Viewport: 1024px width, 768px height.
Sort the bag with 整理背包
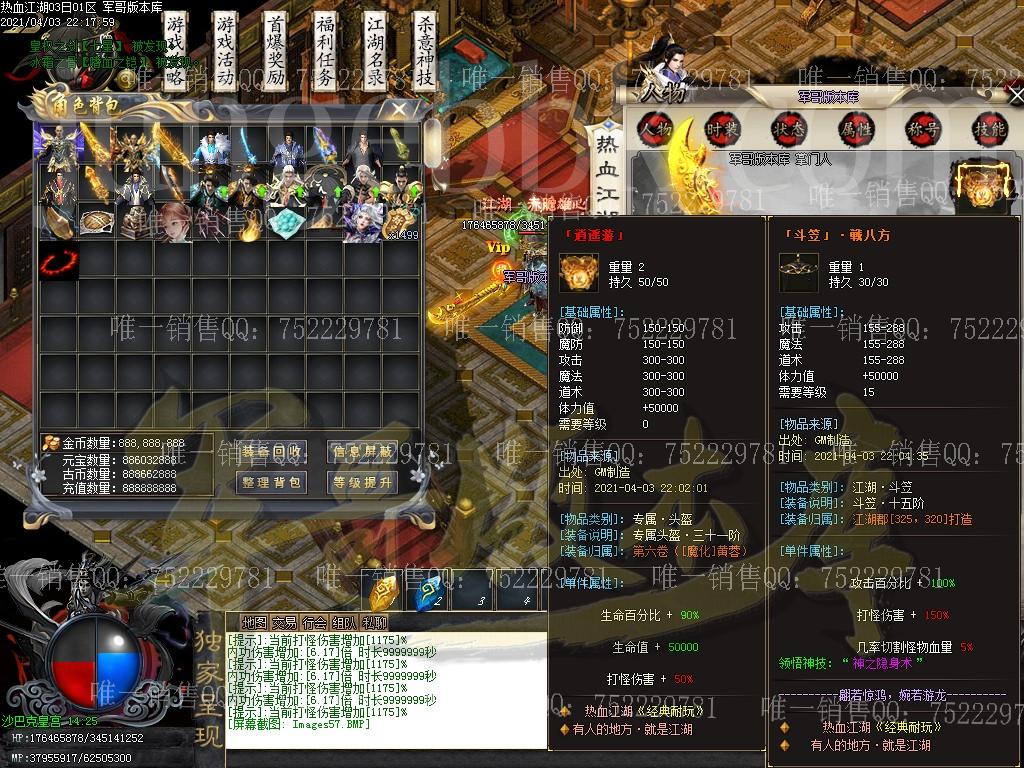[x=271, y=483]
